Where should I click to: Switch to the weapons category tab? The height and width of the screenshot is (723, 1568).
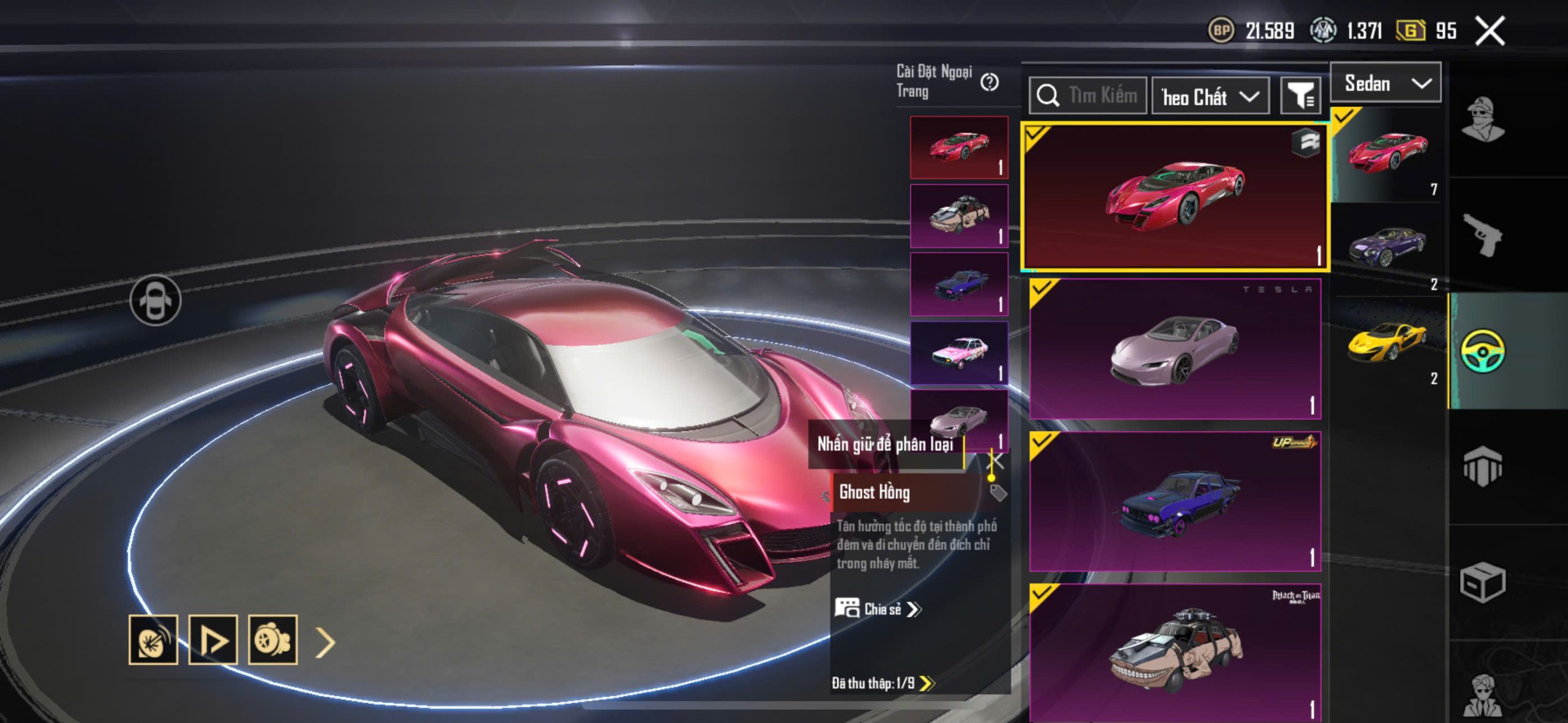(1483, 234)
